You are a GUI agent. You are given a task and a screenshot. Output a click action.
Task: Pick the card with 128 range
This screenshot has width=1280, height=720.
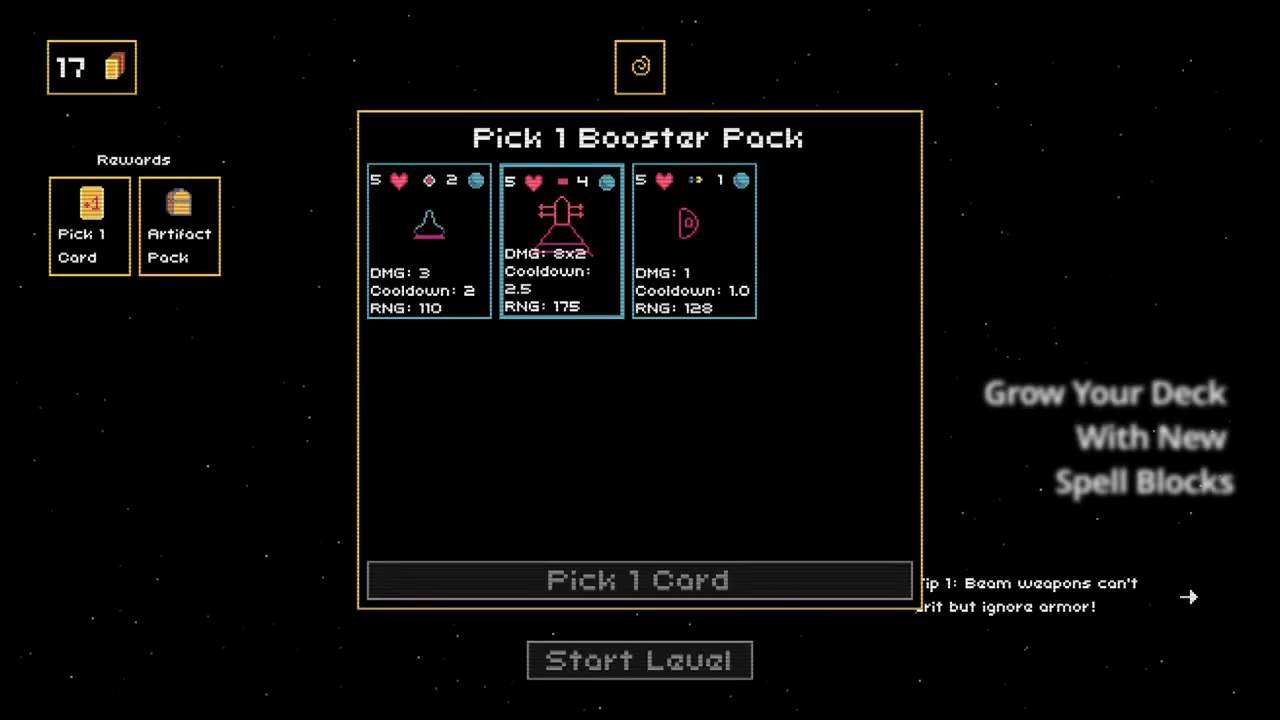click(x=694, y=241)
